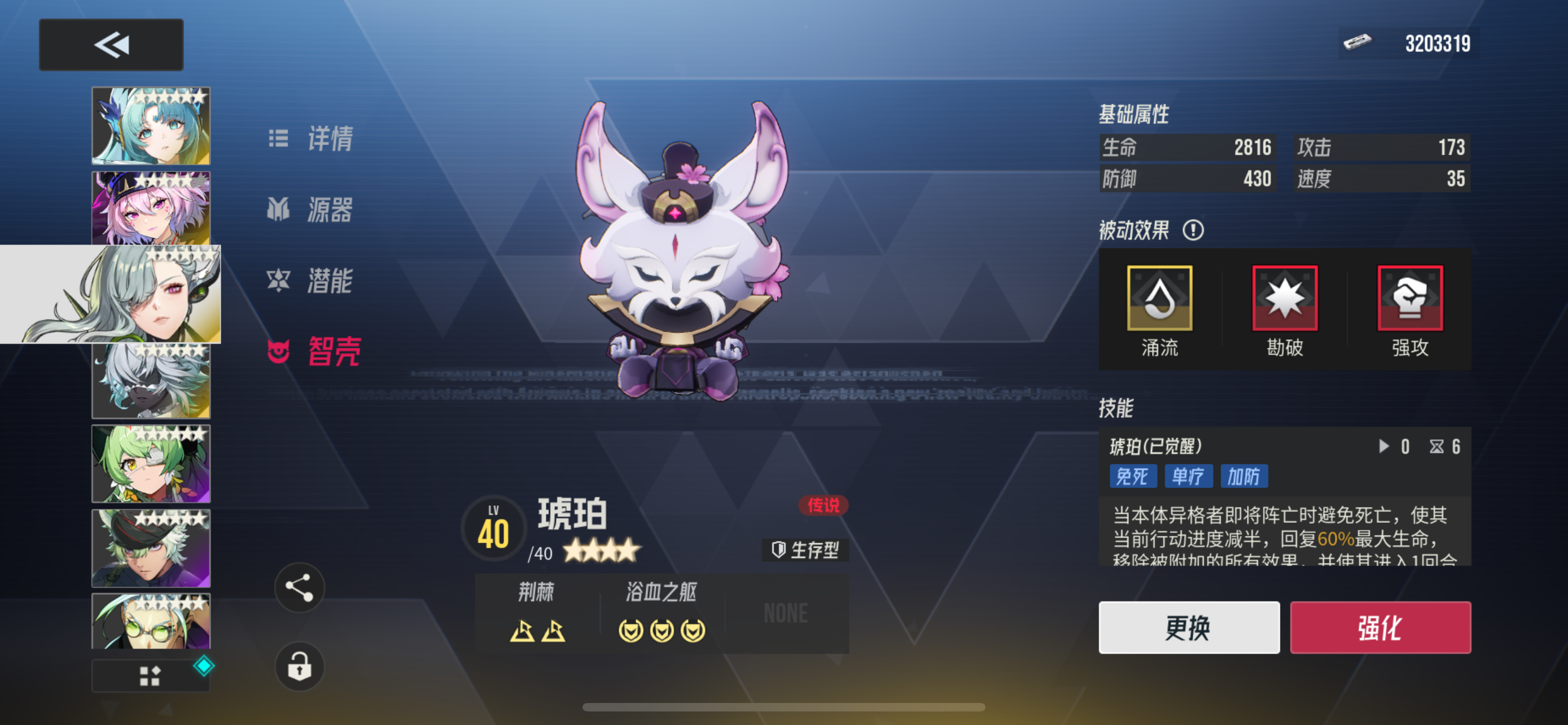Select the green-haired eyepatch character thumbnail

point(150,463)
